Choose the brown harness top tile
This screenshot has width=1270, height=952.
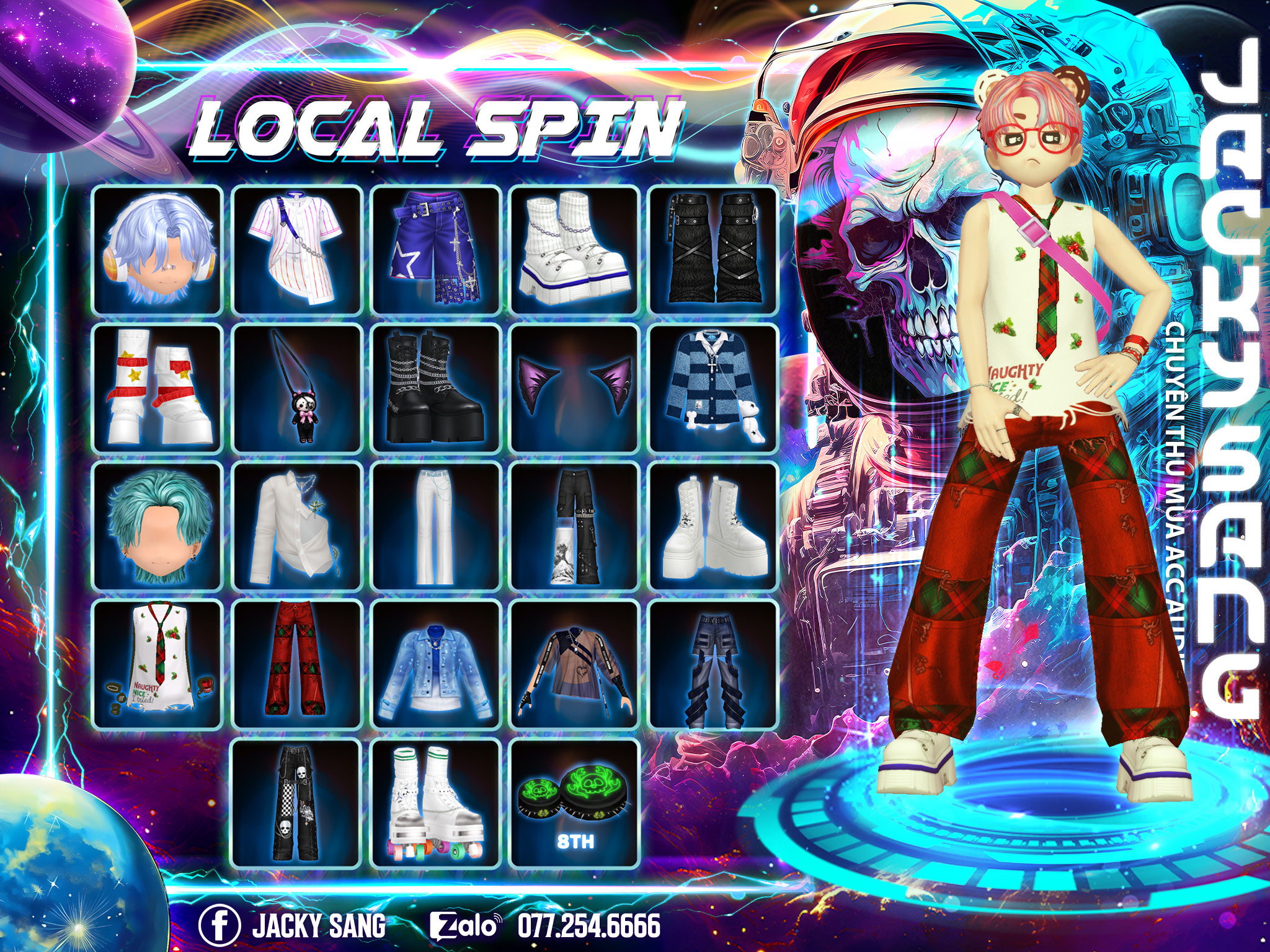coord(574,665)
